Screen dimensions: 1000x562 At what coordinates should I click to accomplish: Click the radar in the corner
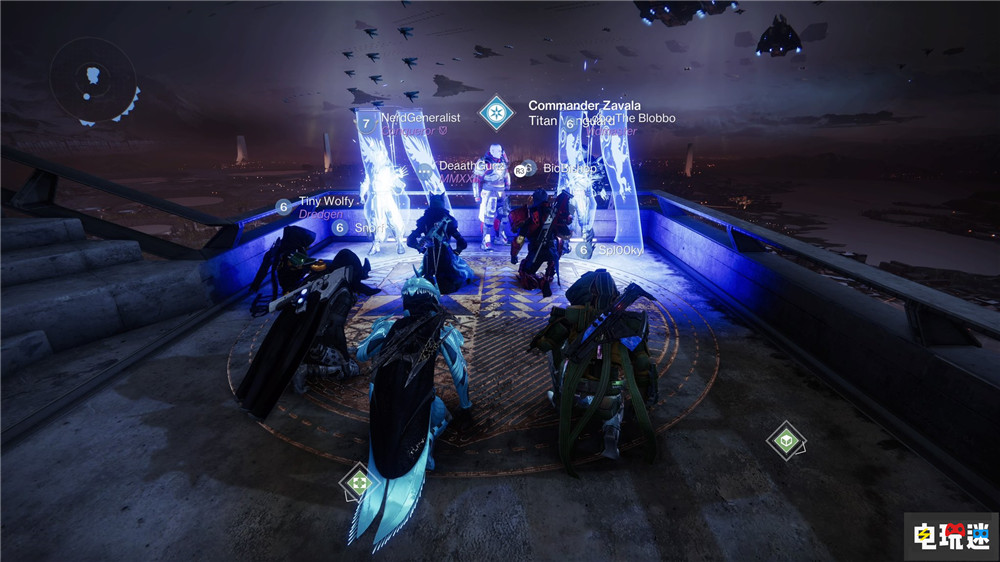pyautogui.click(x=95, y=78)
